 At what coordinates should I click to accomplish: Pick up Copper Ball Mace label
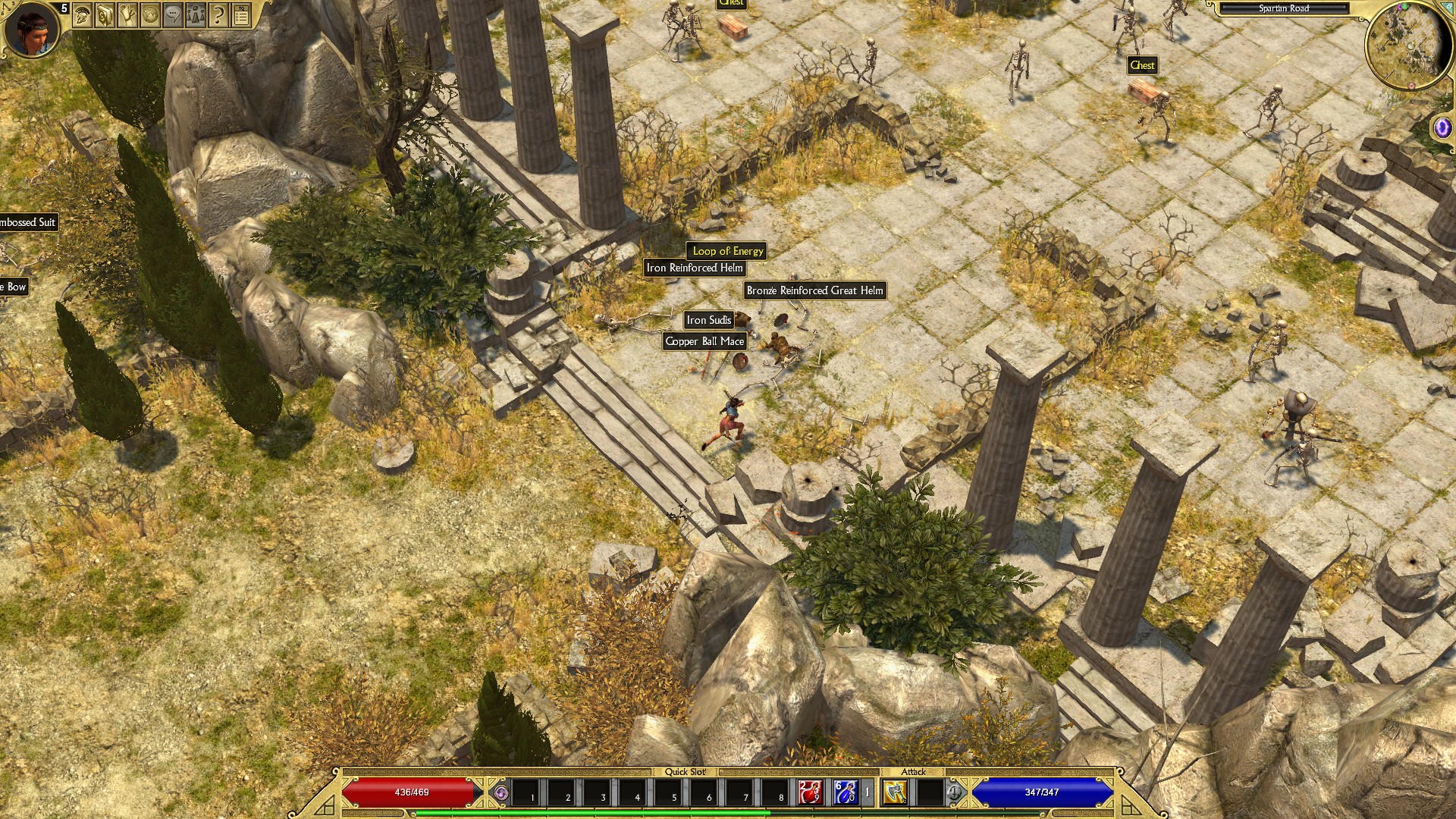[x=704, y=341]
